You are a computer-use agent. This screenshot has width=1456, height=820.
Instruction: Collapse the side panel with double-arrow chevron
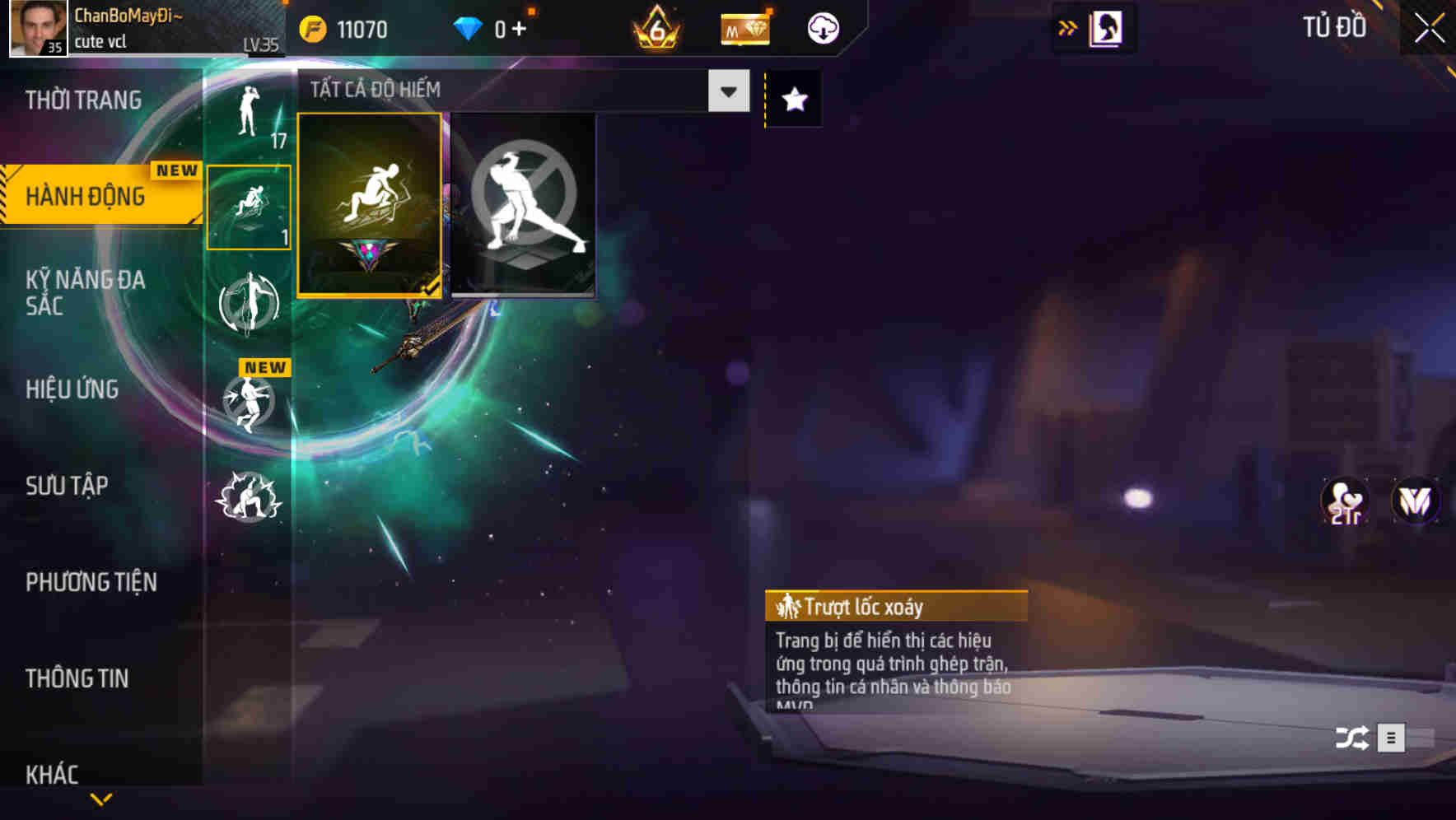(x=1067, y=27)
